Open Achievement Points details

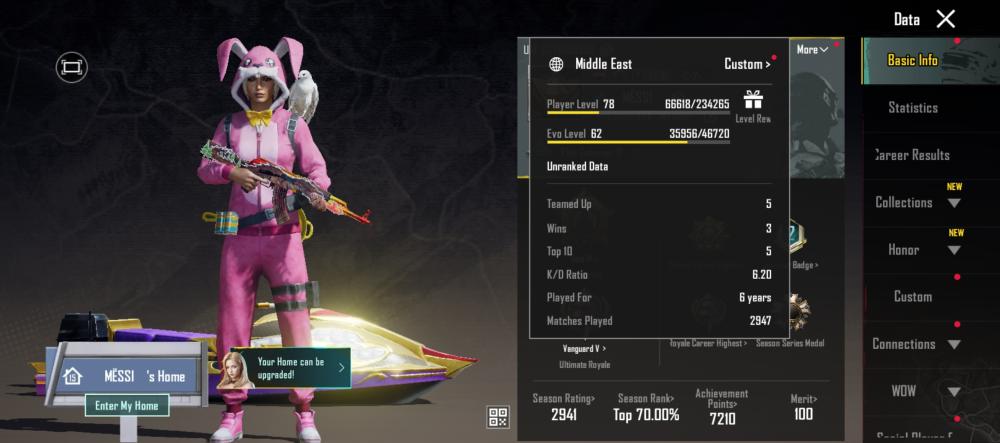[721, 405]
